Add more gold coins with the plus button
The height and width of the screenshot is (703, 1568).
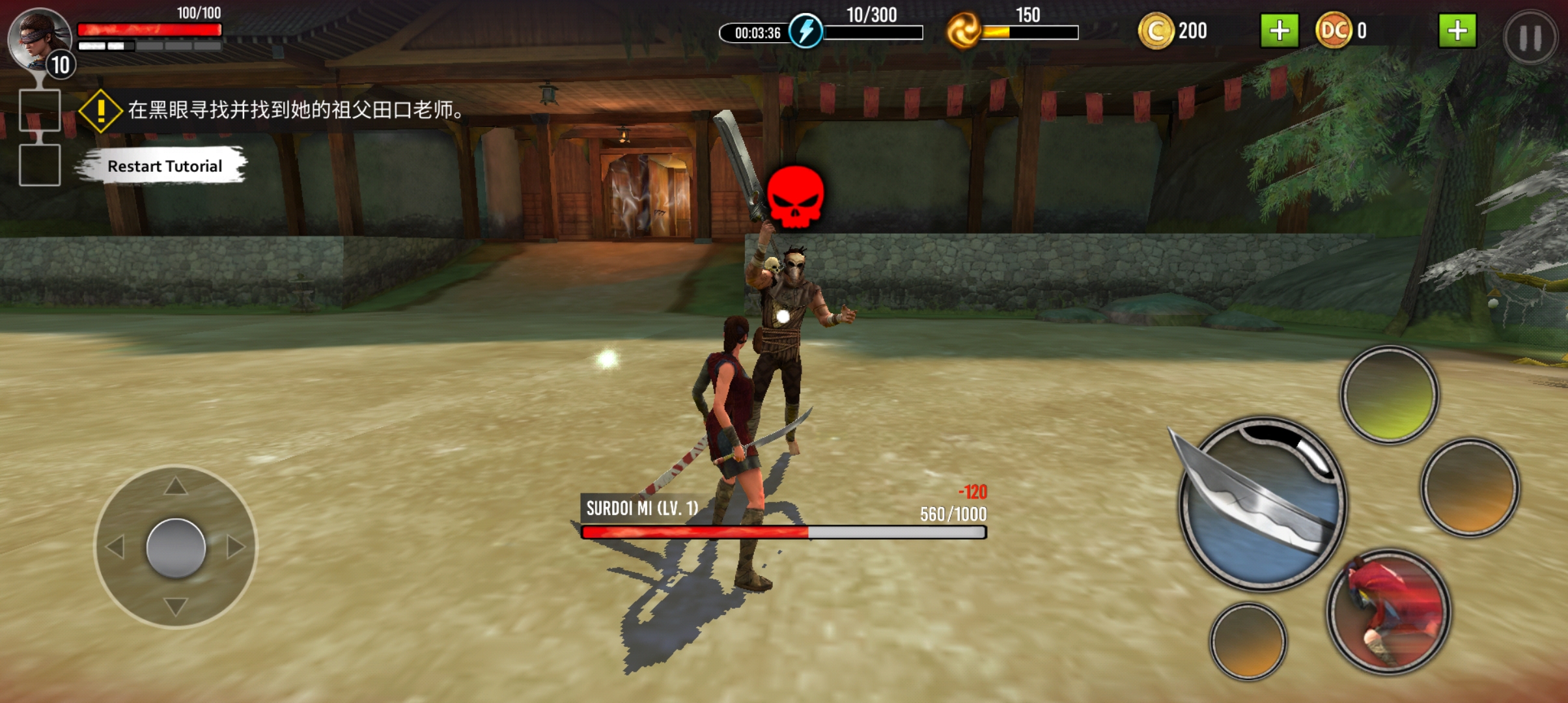pos(1279,31)
